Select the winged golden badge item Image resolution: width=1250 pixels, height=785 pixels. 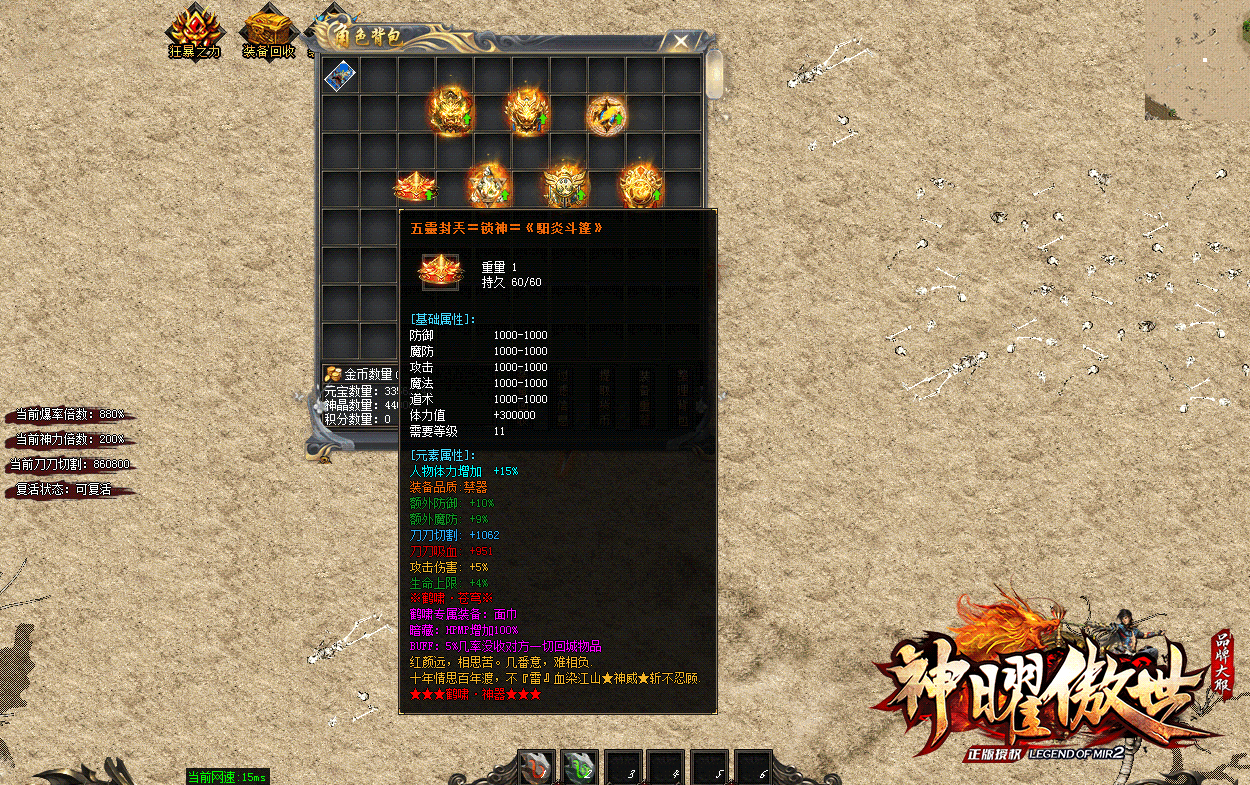click(x=565, y=187)
